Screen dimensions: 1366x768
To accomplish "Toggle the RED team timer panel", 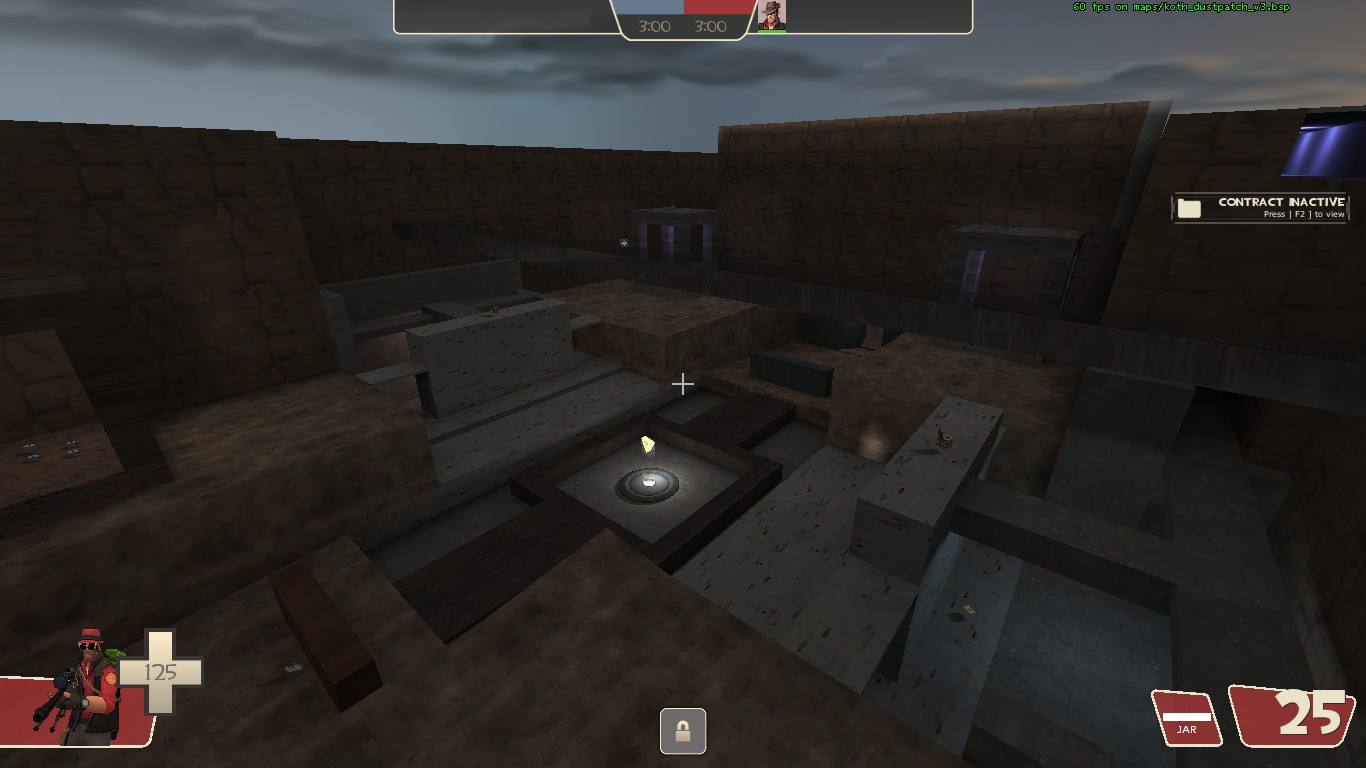I will click(x=712, y=26).
